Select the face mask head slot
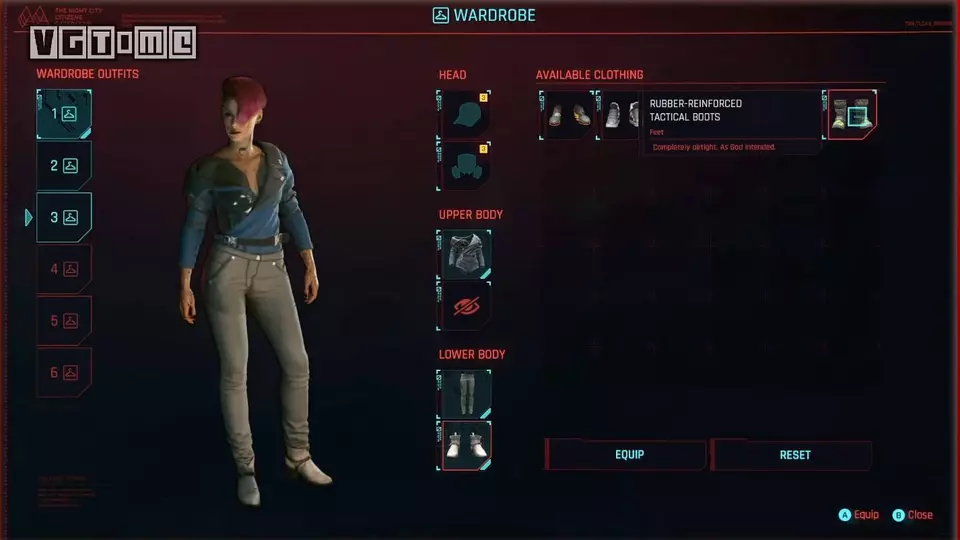960x540 pixels. pyautogui.click(x=465, y=165)
